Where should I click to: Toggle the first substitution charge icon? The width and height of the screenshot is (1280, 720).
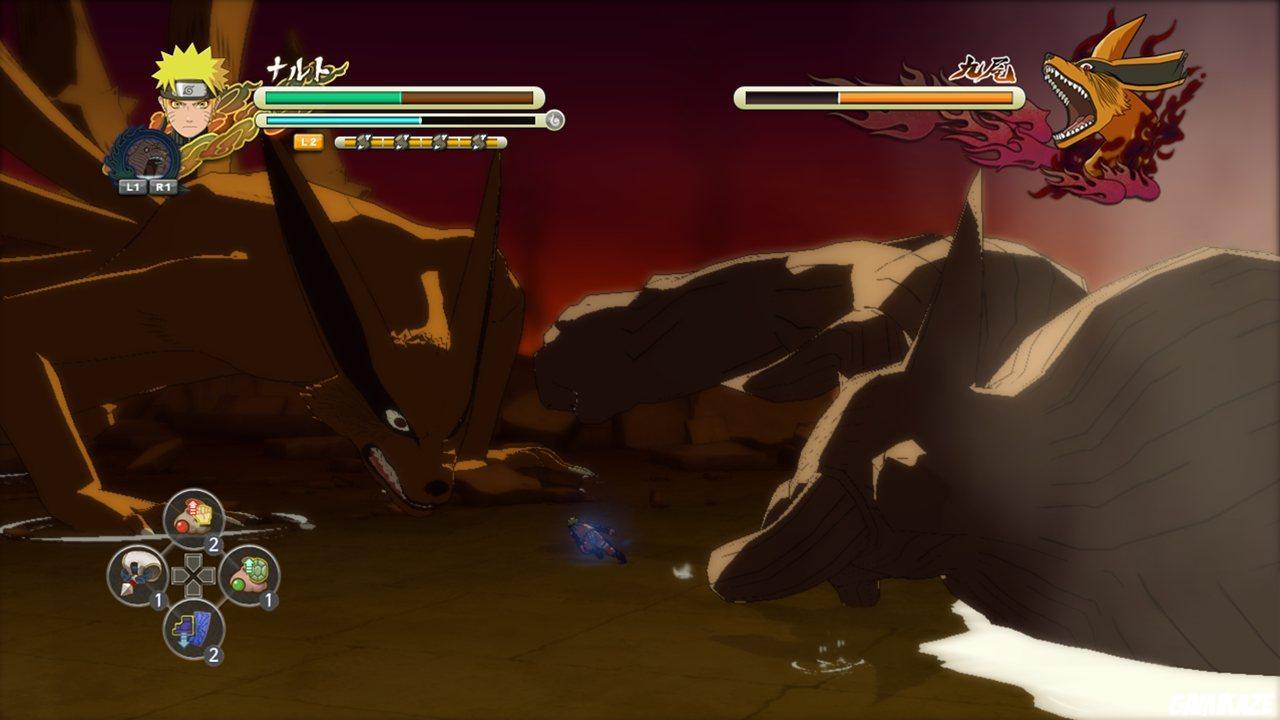click(x=365, y=142)
